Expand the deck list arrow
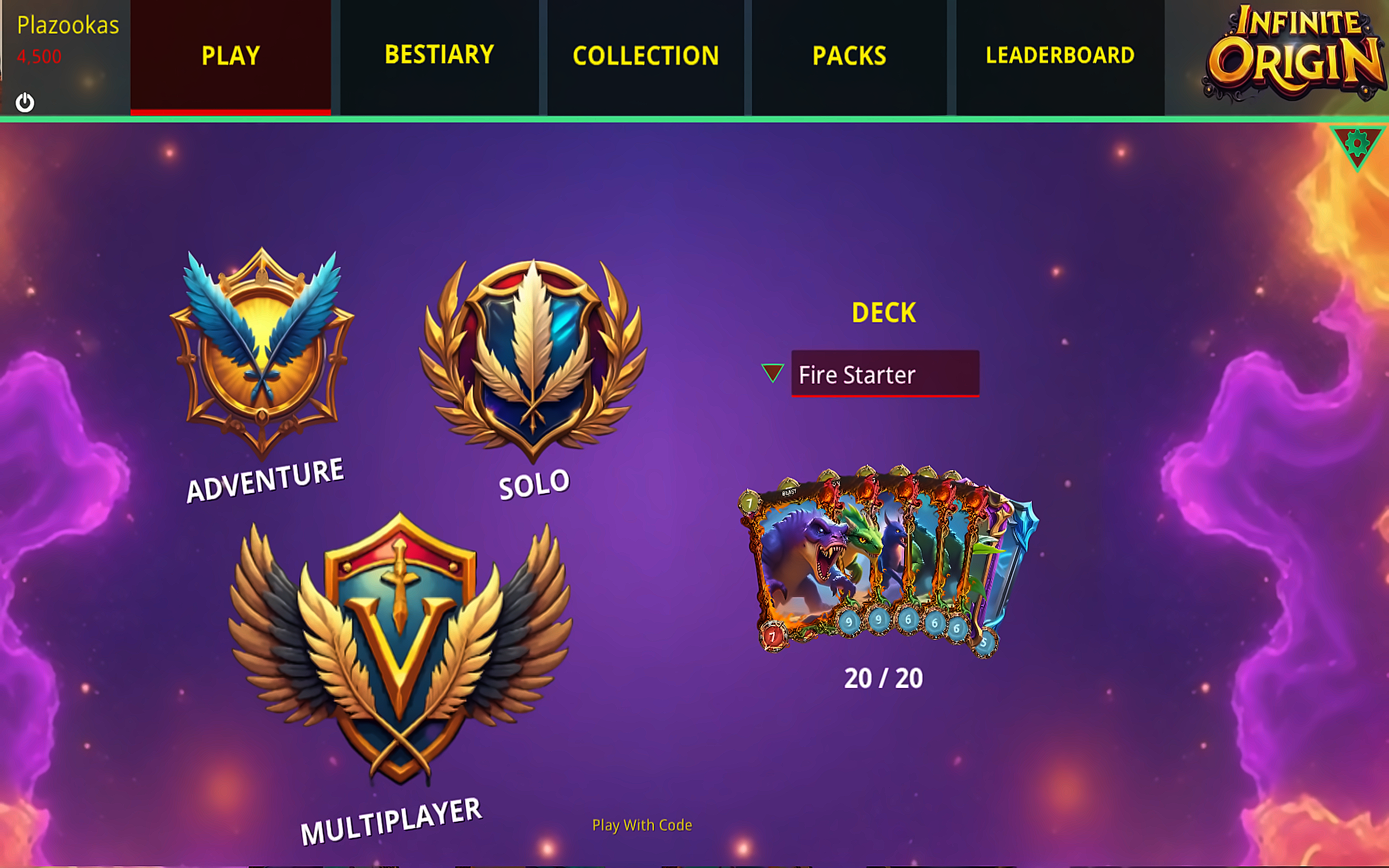 coord(772,373)
